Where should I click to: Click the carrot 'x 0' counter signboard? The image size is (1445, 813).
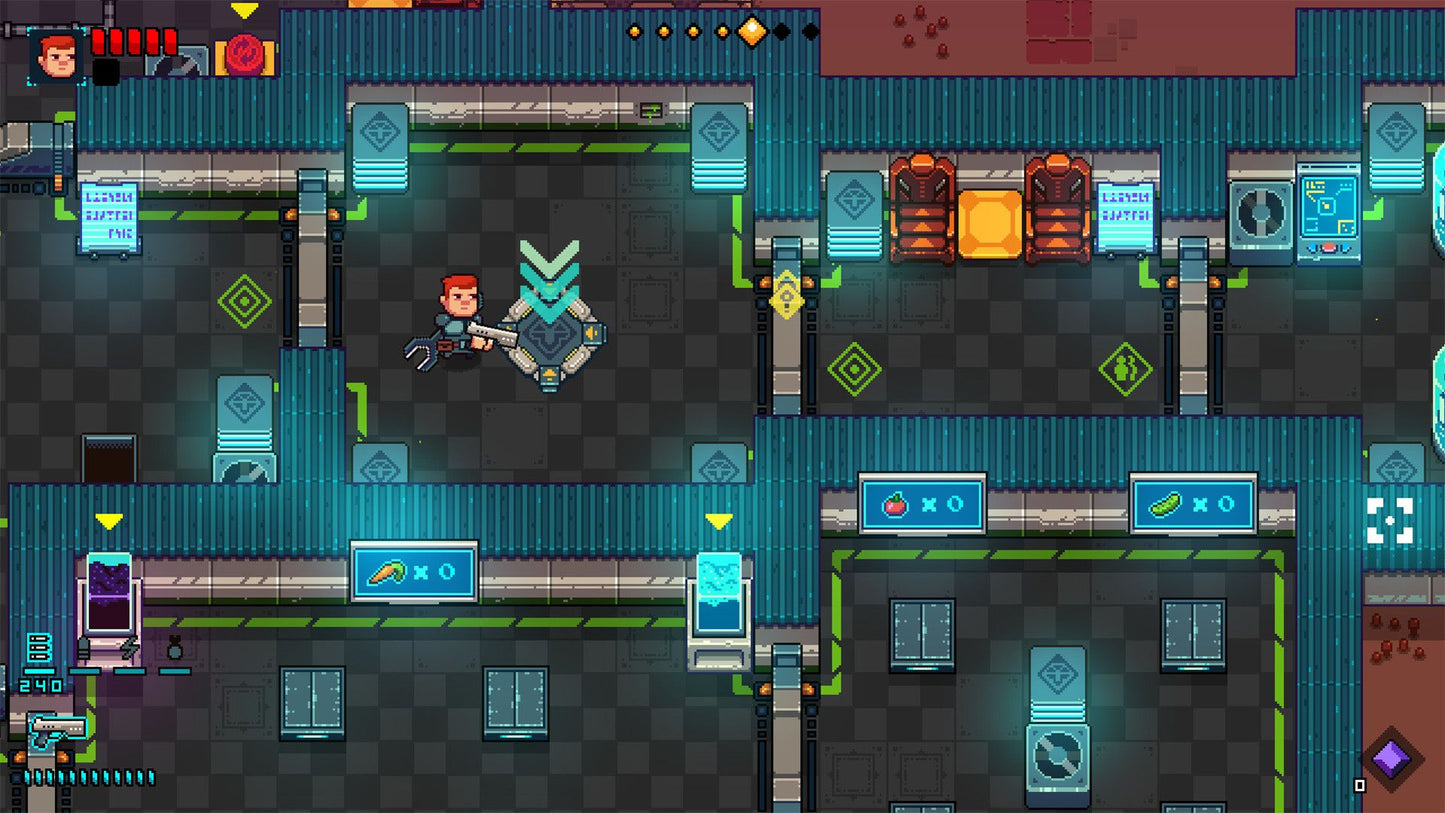click(x=413, y=570)
